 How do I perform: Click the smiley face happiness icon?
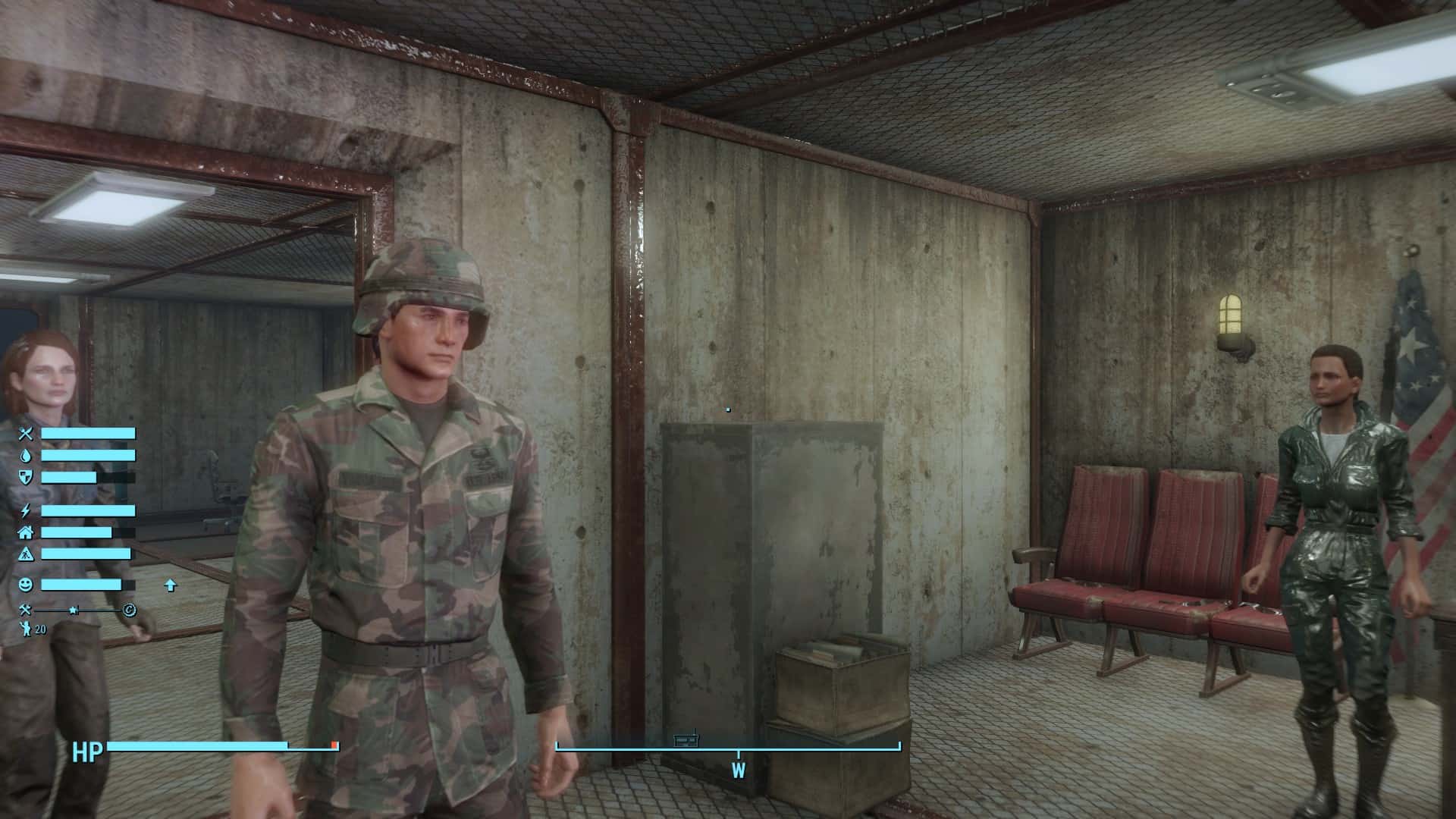click(26, 585)
